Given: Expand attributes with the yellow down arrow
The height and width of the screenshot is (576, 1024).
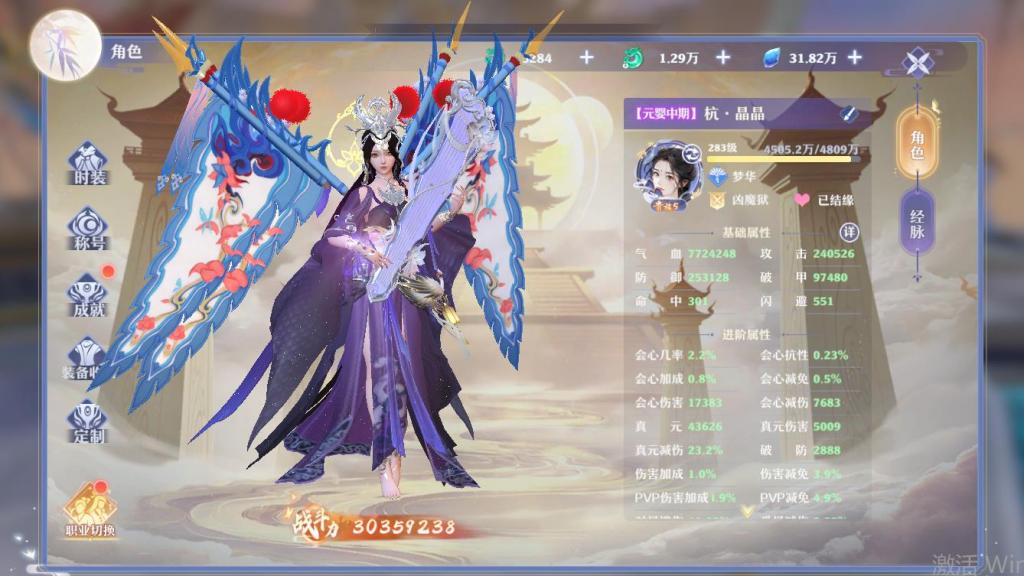Looking at the screenshot, I should (746, 510).
